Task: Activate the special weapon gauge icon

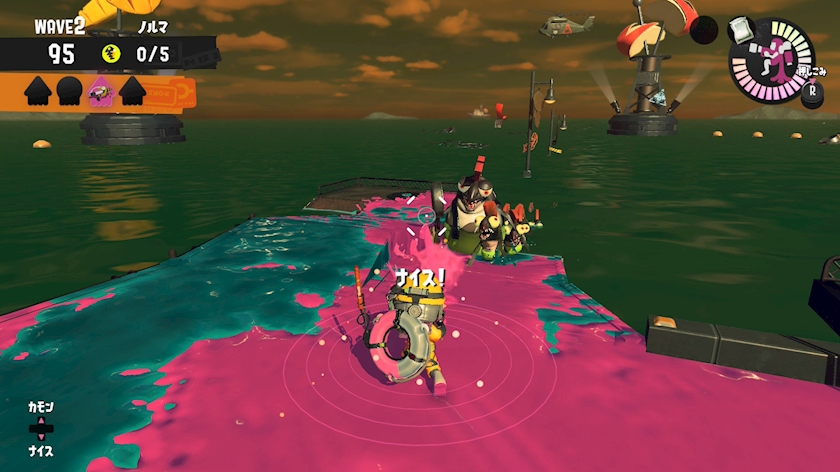Action: click(x=772, y=62)
